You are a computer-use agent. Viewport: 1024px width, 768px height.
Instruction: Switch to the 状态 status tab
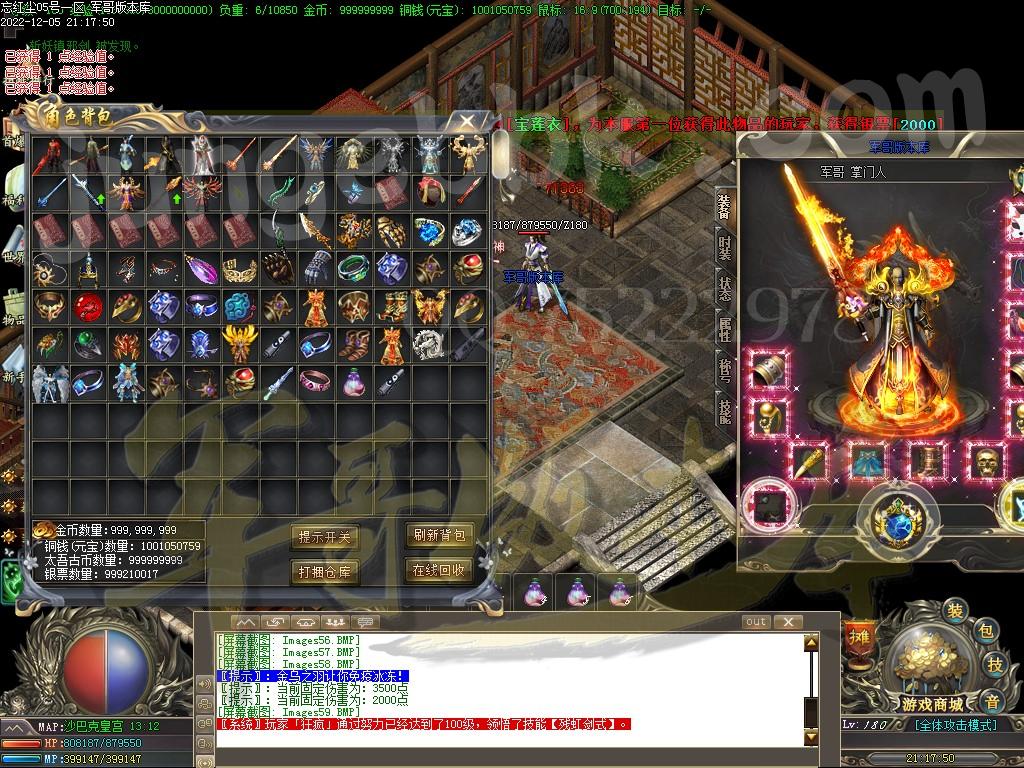[x=725, y=289]
